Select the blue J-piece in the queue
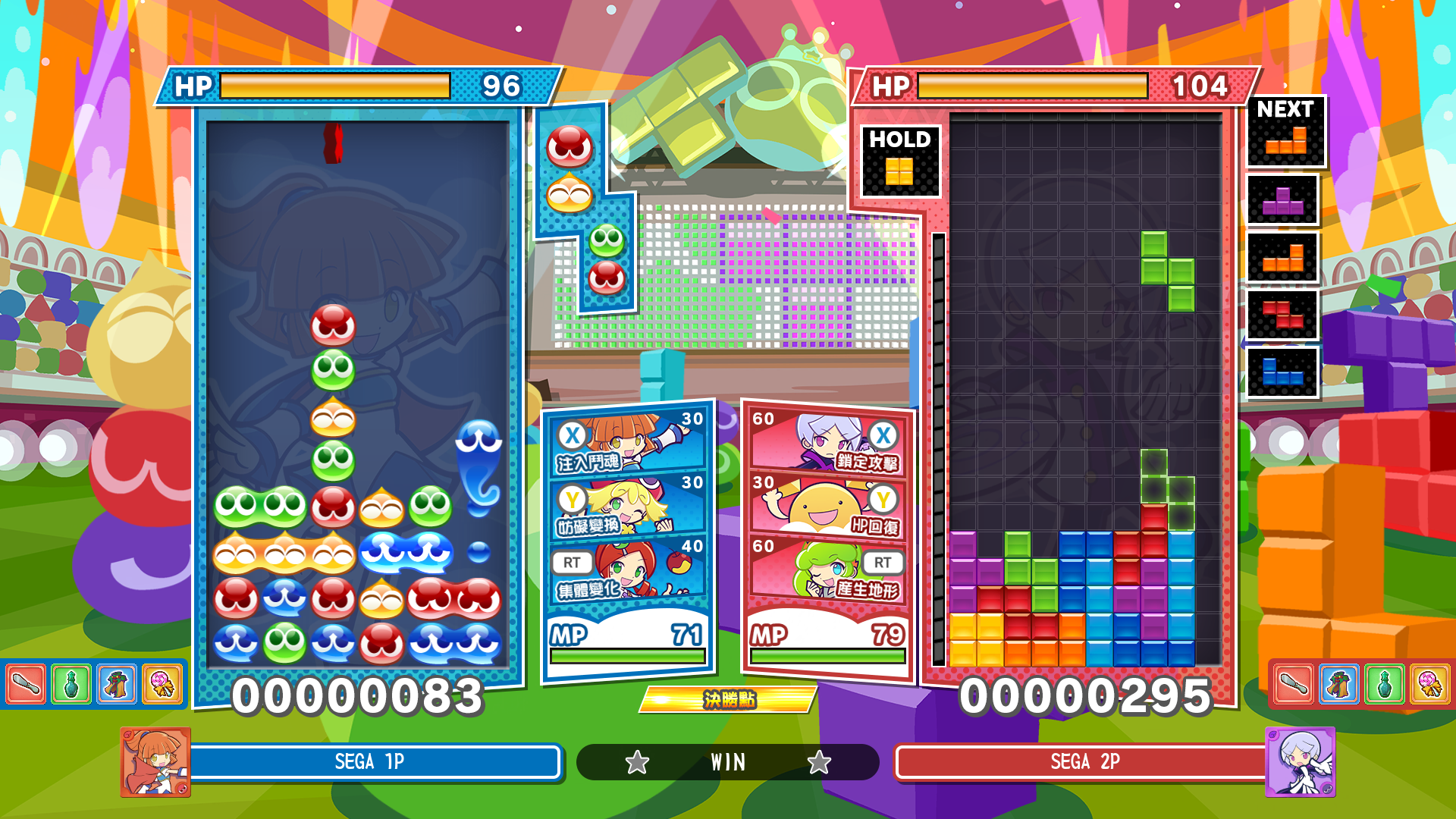Viewport: 1456px width, 819px height. [1283, 372]
